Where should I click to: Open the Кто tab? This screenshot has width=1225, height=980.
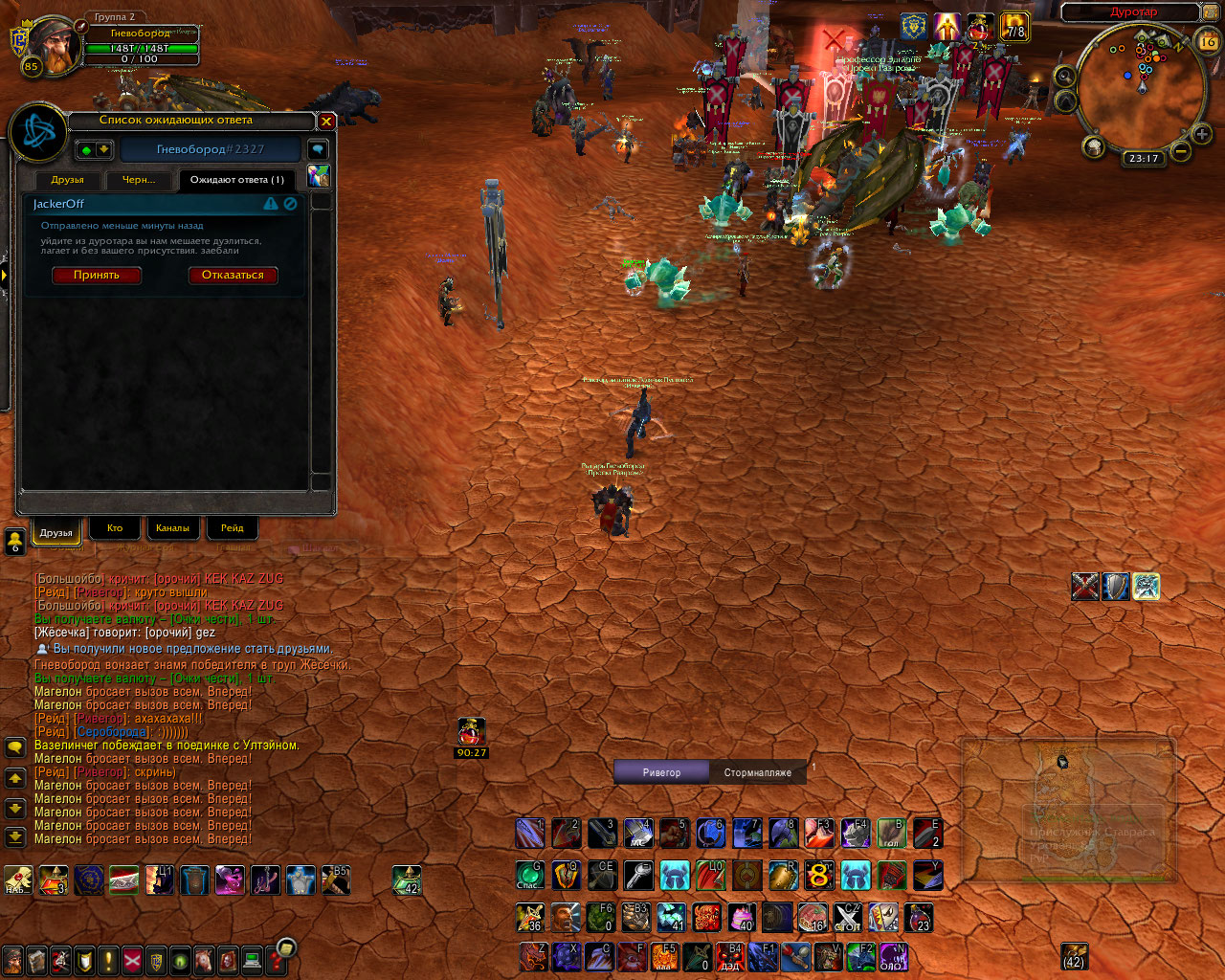click(x=115, y=528)
